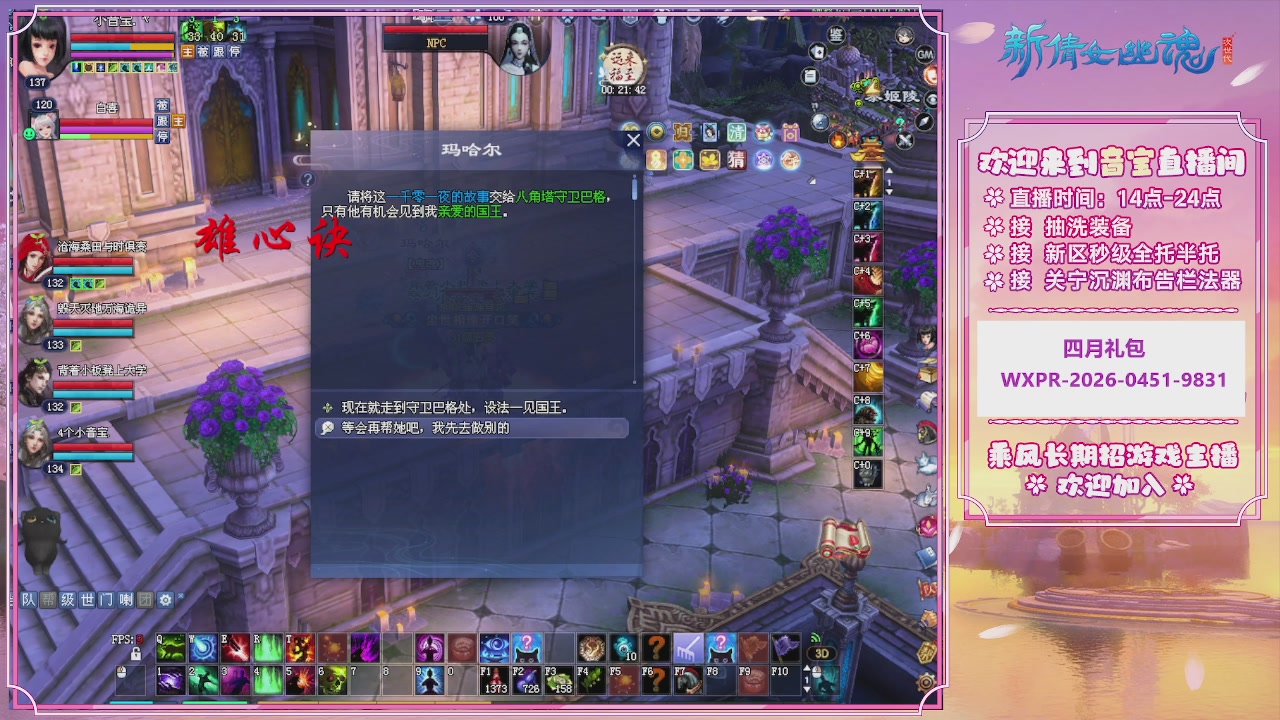1280x720 pixels.
Task: Switch to the 队 team chat tab
Action: point(28,600)
